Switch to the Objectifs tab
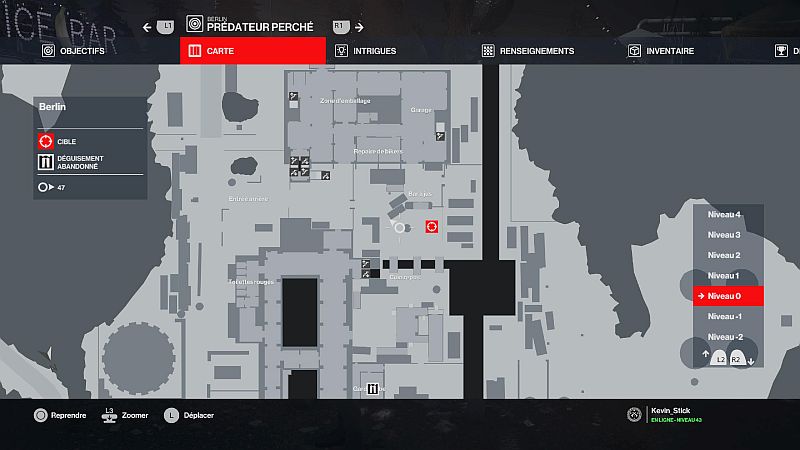This screenshot has width=800, height=450. coord(73,50)
